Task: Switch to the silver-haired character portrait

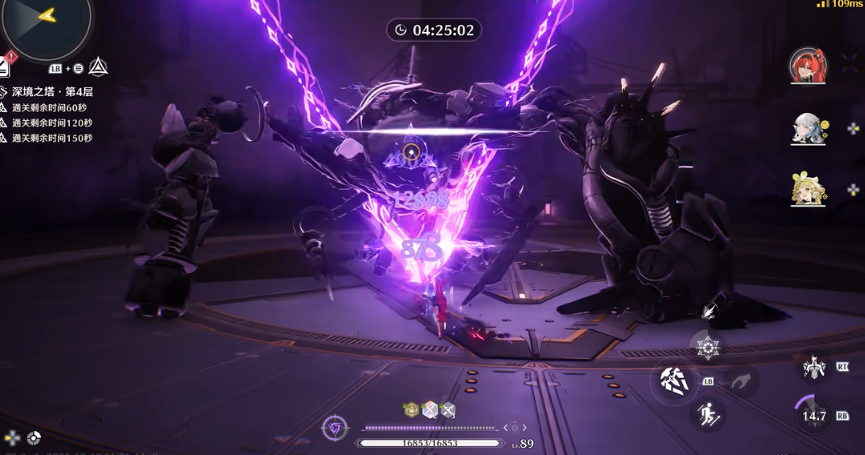Action: (x=808, y=128)
